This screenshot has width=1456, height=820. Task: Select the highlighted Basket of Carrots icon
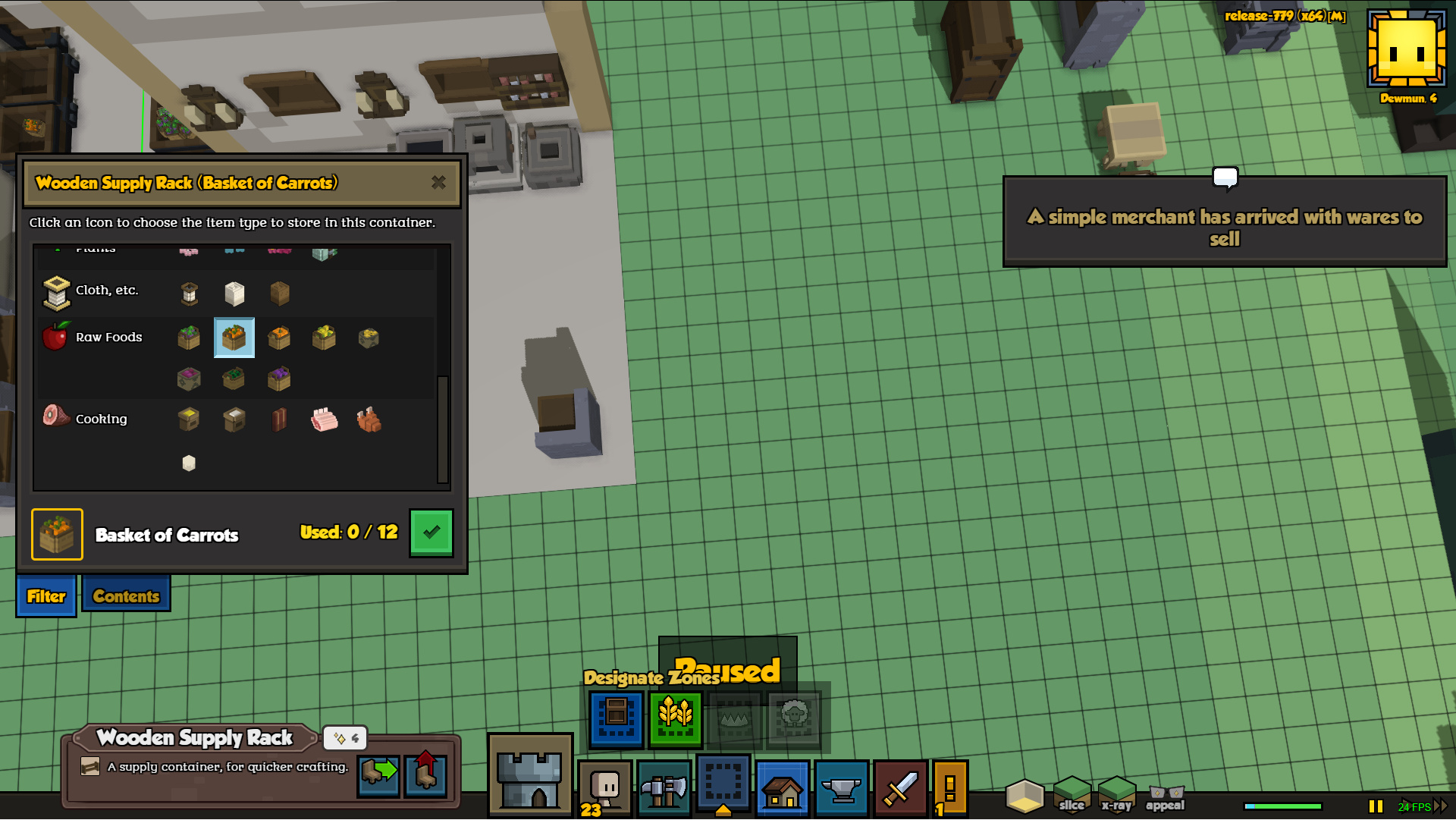pyautogui.click(x=234, y=338)
